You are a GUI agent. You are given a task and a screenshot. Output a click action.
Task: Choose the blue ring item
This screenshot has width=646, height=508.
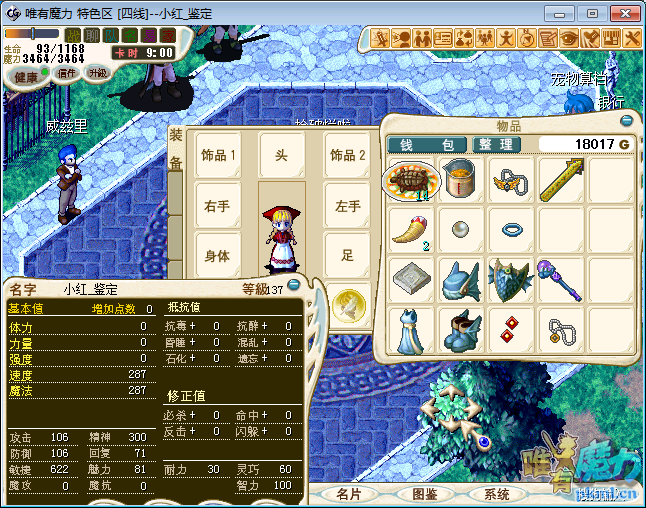[511, 231]
